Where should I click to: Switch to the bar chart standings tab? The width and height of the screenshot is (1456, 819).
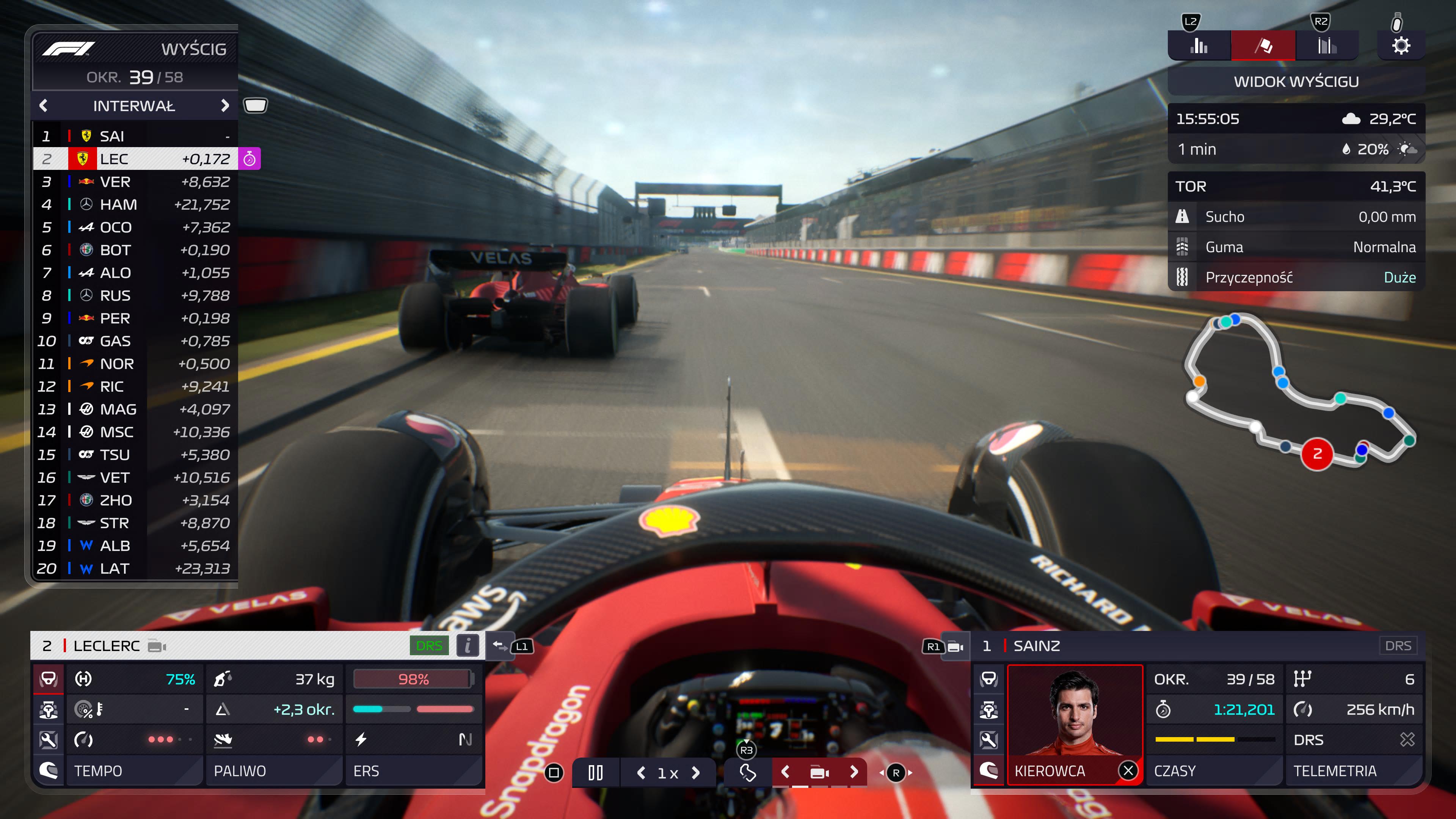pyautogui.click(x=1198, y=45)
